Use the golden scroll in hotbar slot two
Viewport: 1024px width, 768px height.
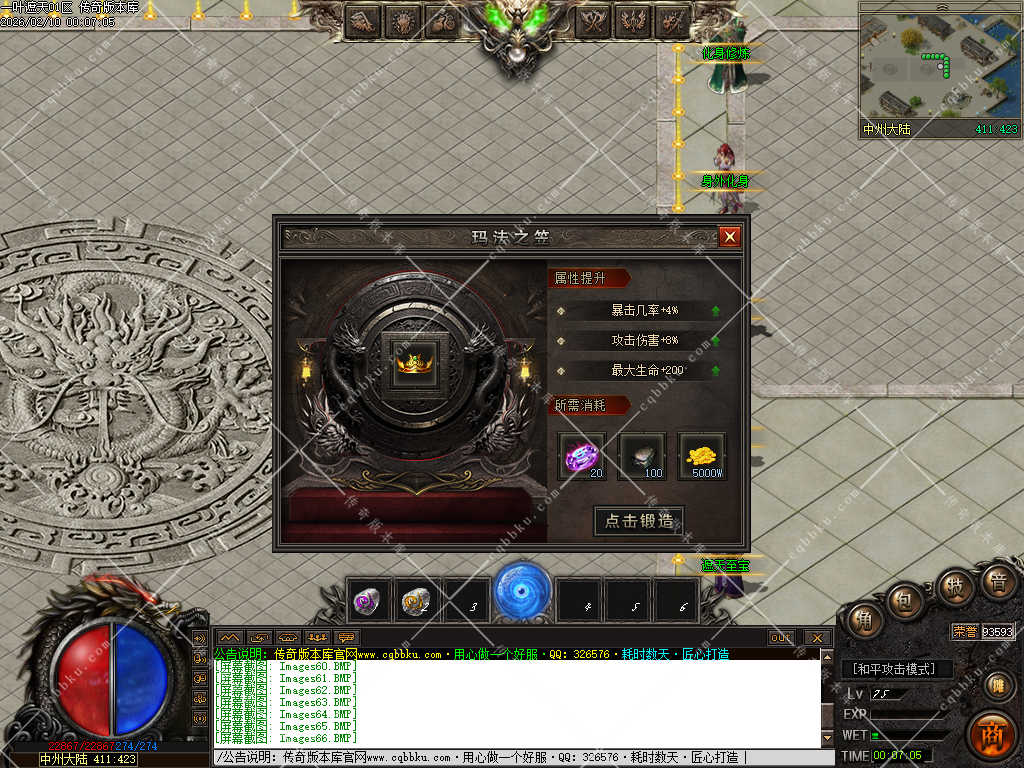(416, 600)
